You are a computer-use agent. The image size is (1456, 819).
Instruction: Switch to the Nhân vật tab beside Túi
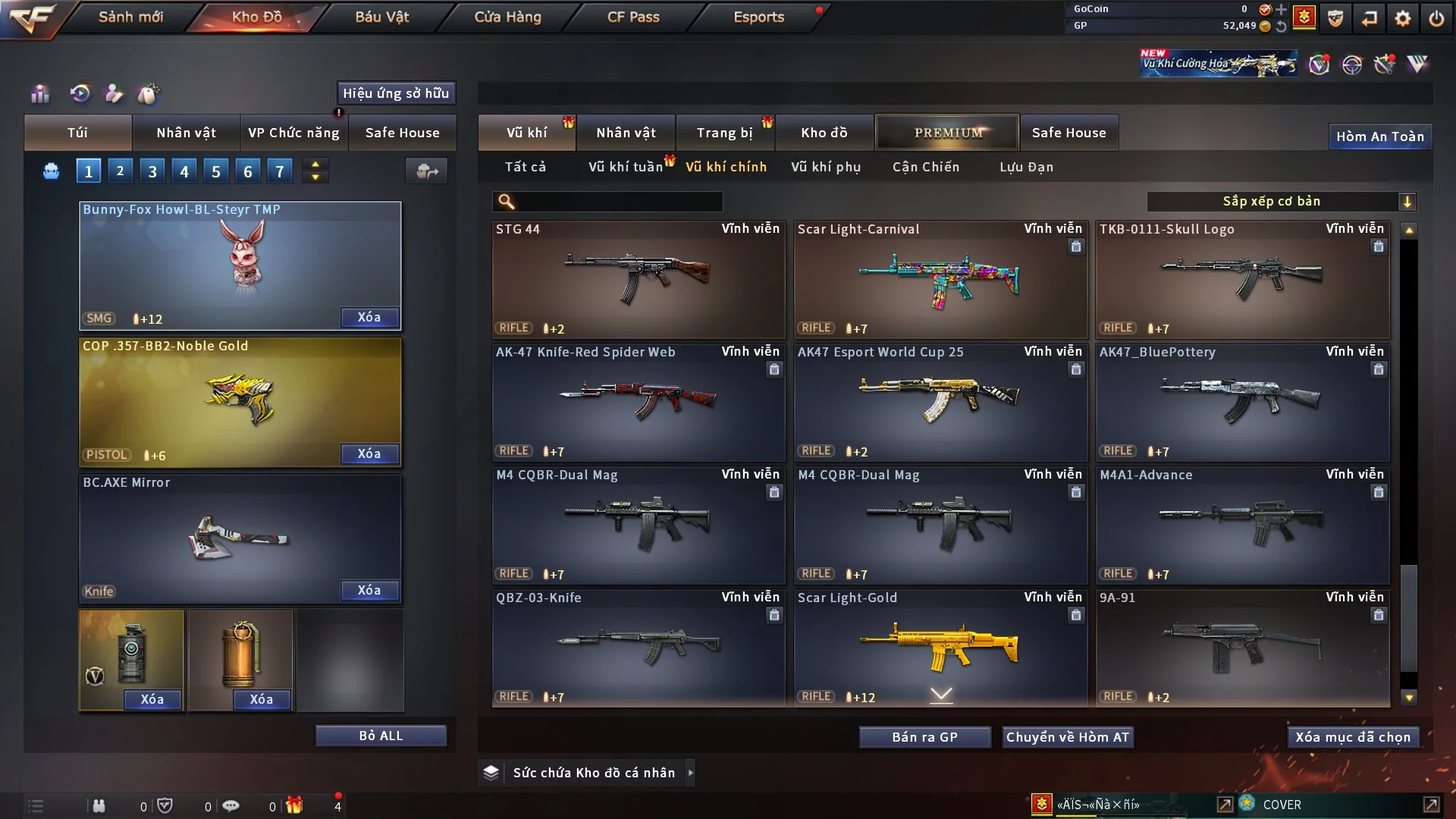pyautogui.click(x=186, y=133)
